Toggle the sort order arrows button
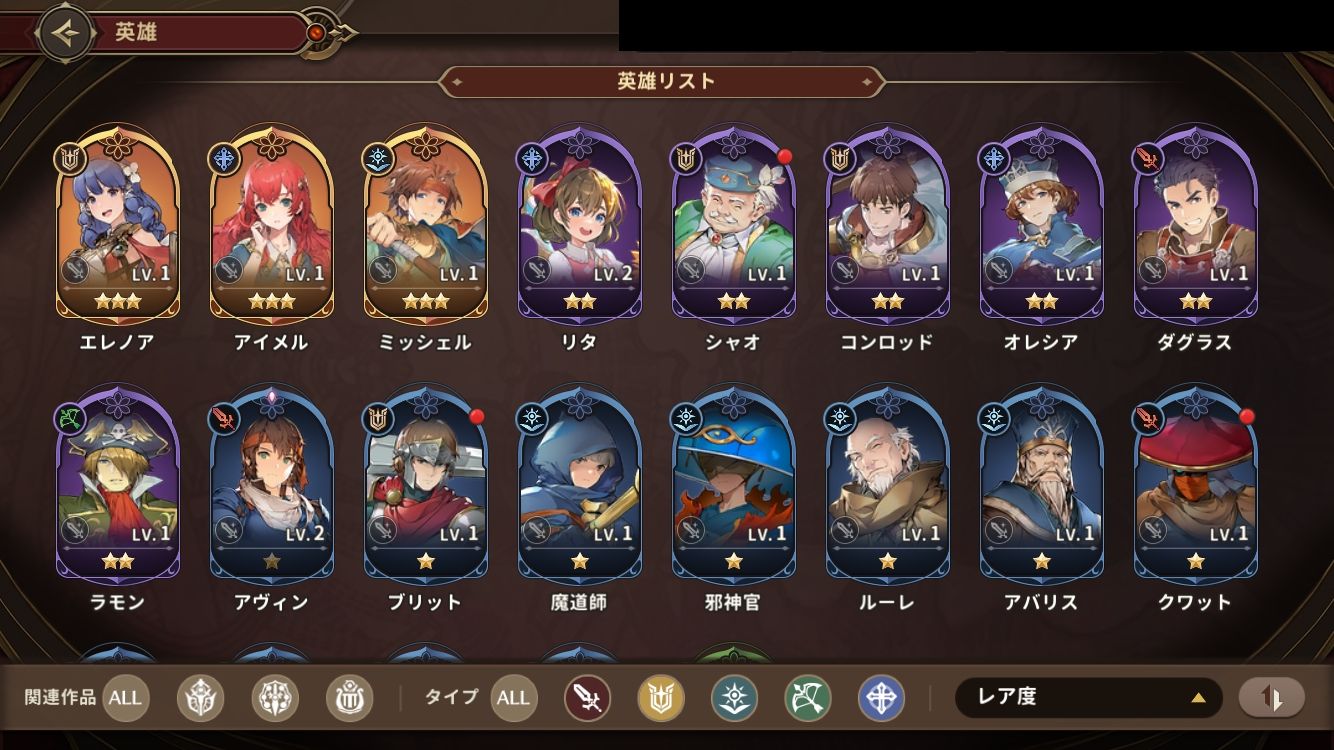The width and height of the screenshot is (1334, 750). coord(1272,698)
